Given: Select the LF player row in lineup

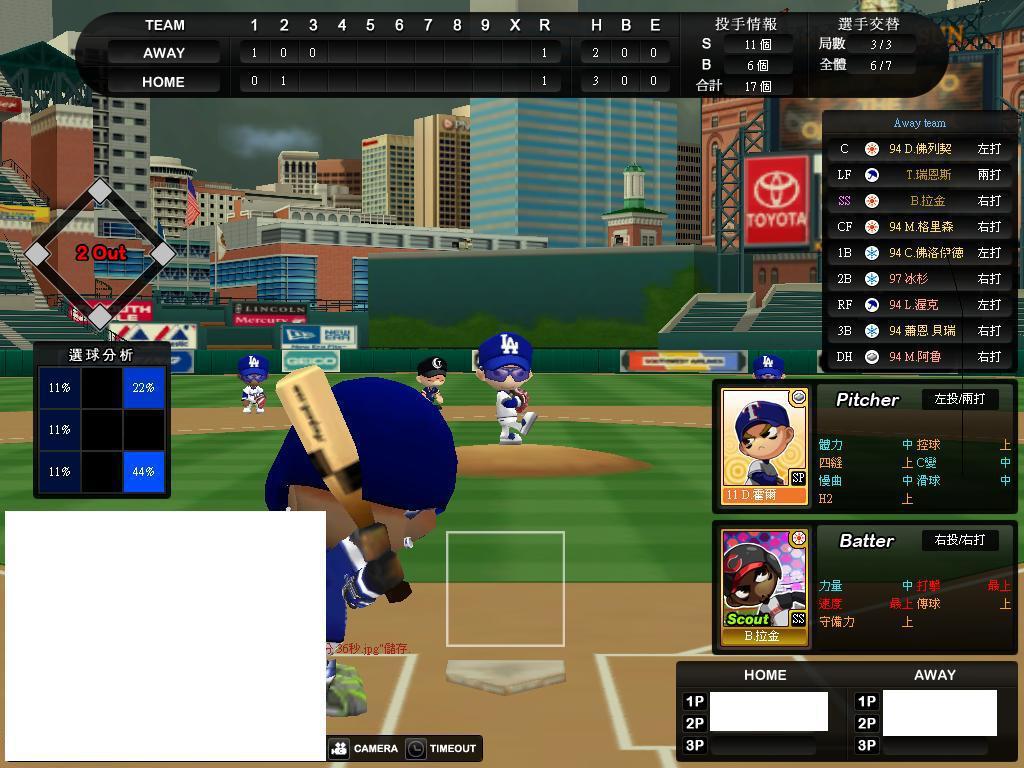Looking at the screenshot, I should point(919,175).
